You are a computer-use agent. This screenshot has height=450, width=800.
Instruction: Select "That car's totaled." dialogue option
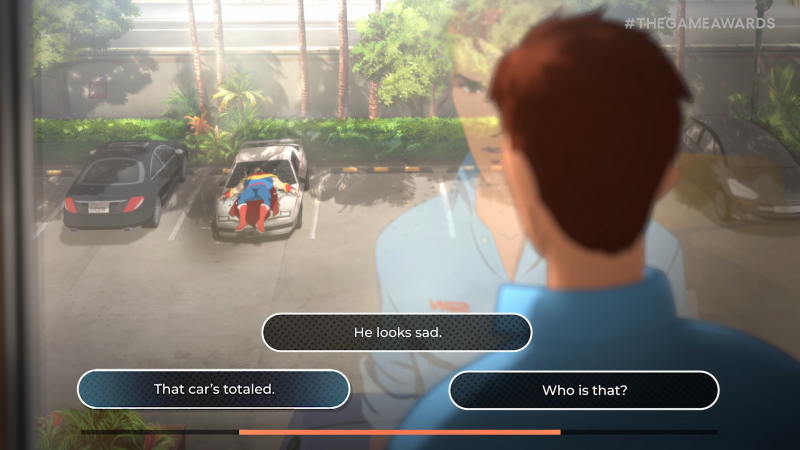tap(214, 389)
